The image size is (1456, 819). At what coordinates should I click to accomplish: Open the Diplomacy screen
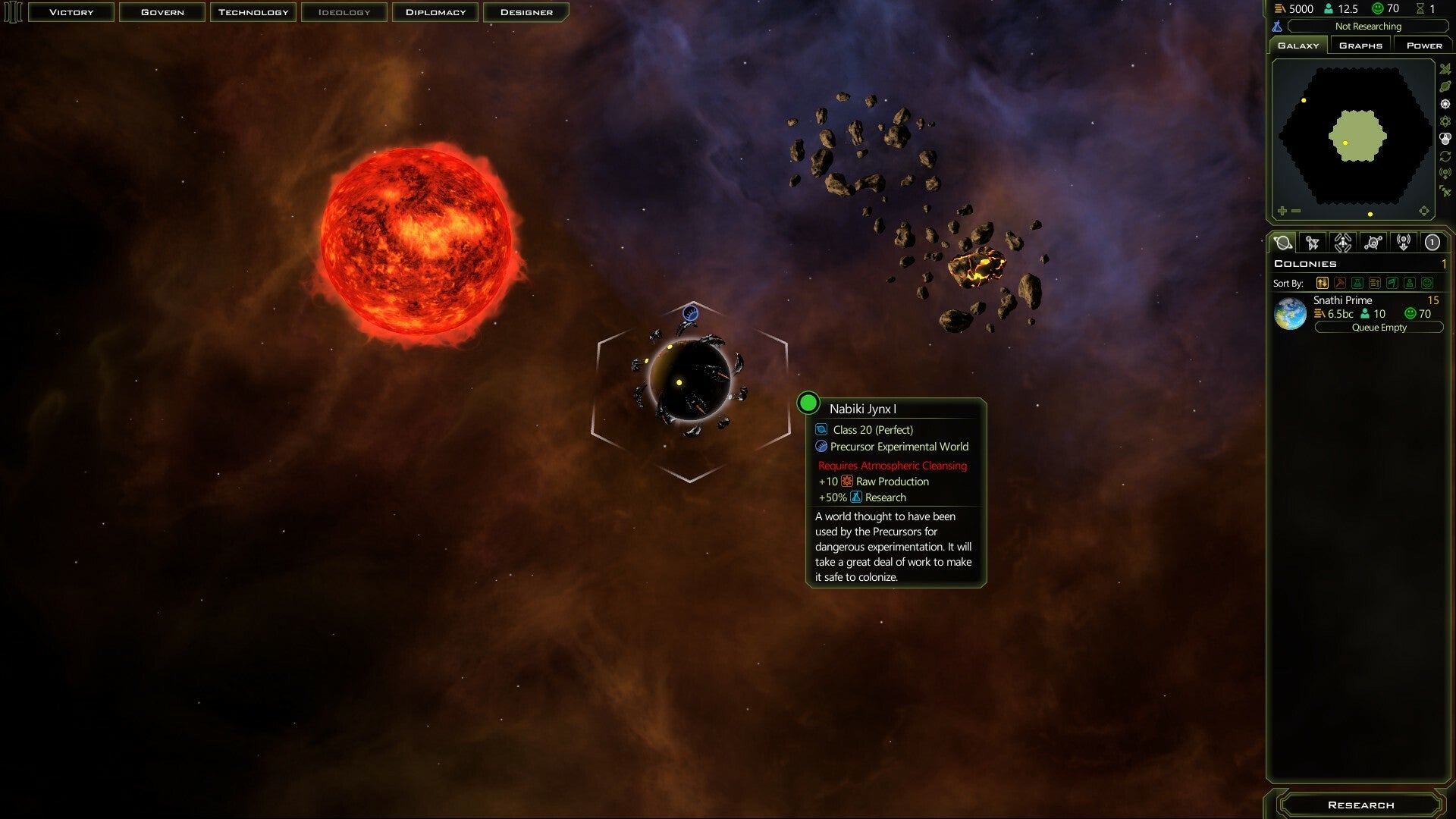[435, 12]
